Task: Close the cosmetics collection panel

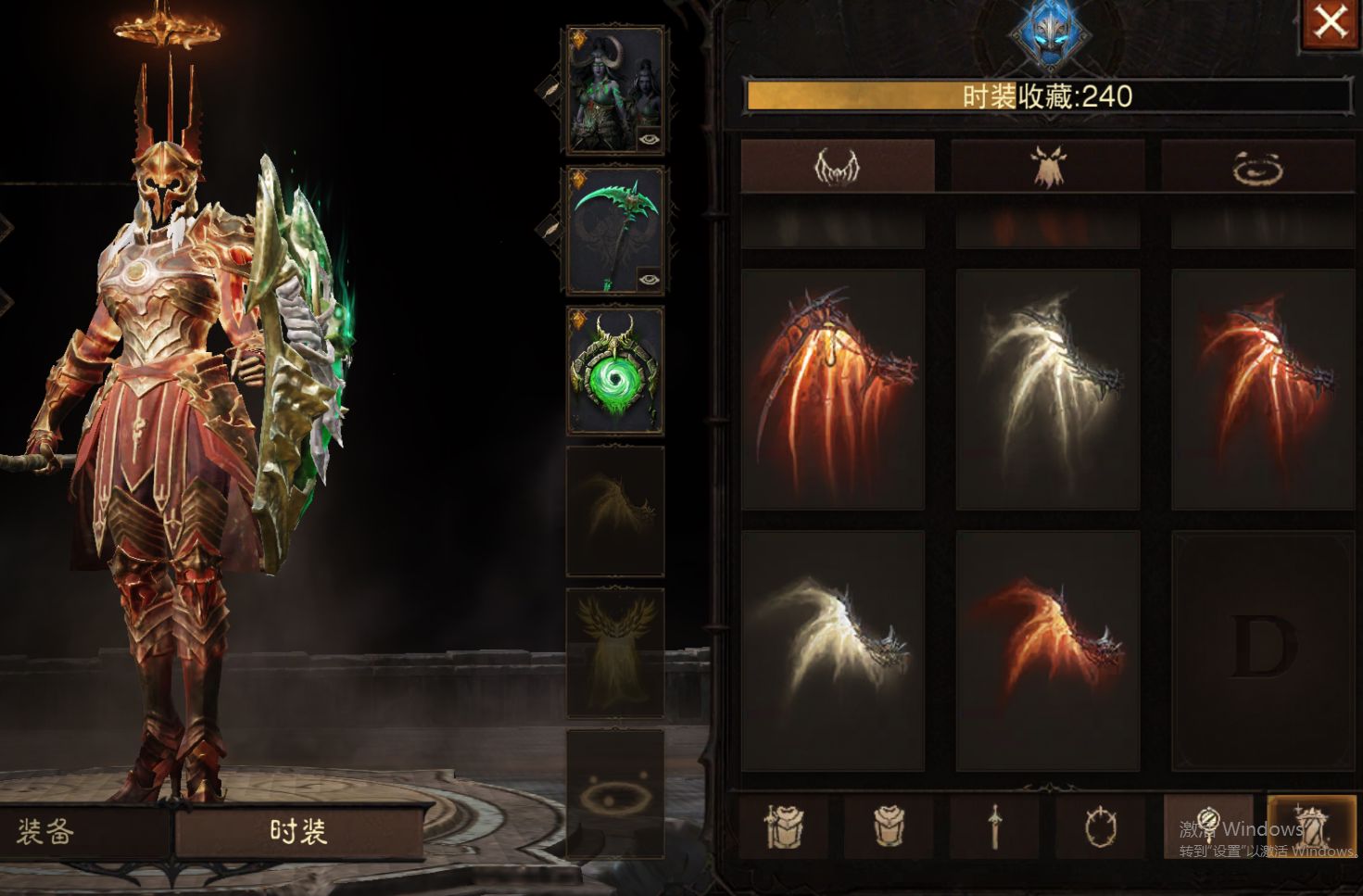Action: click(1331, 23)
